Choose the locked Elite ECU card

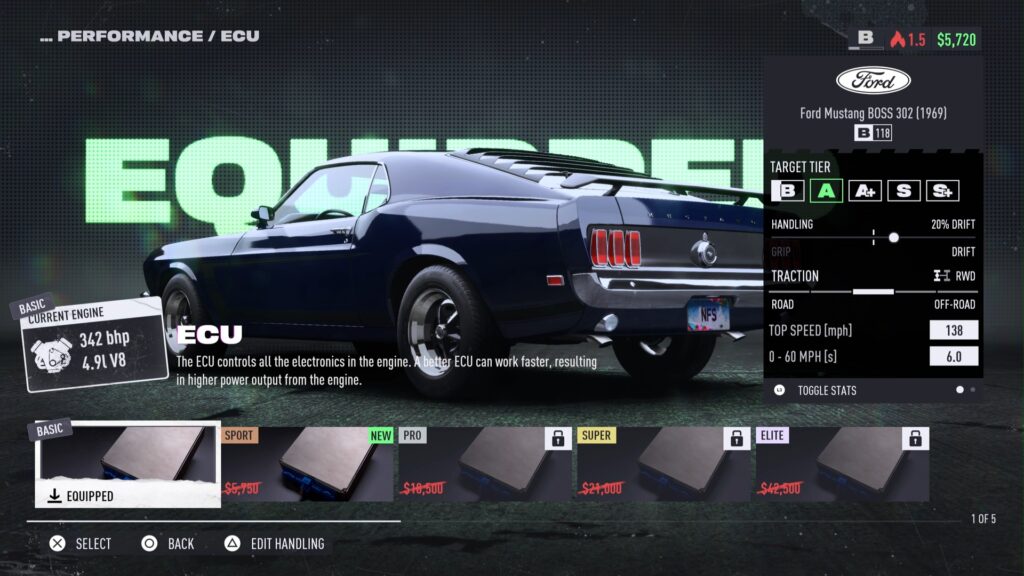click(x=841, y=465)
